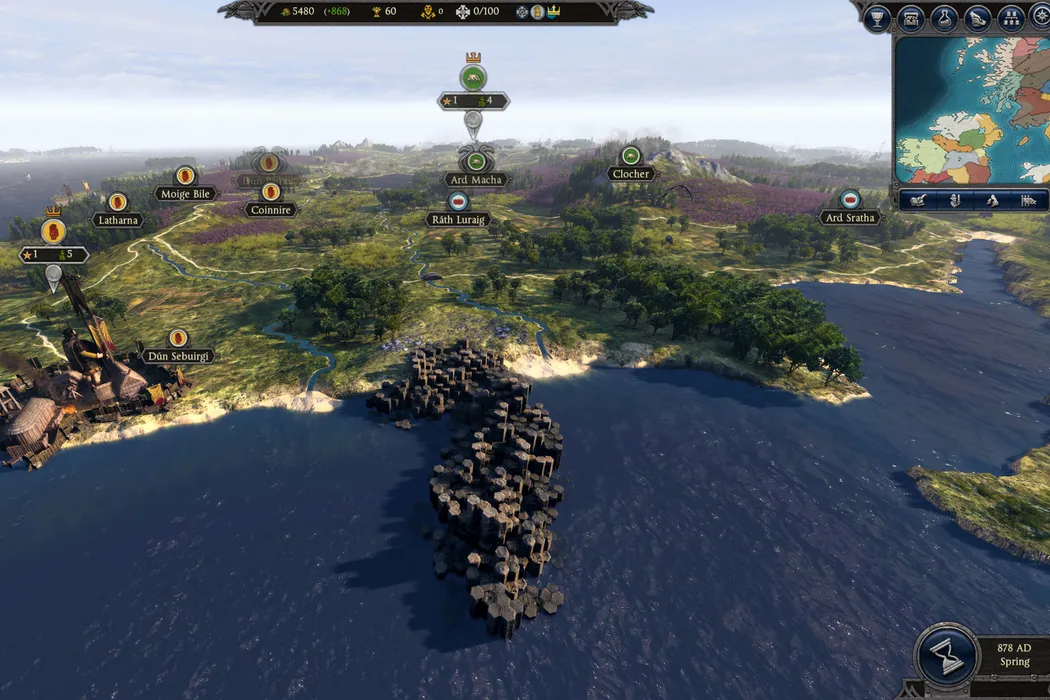Viewport: 1050px width, 700px height.
Task: Select the Dún Sebuirgi settlement label
Action: pos(178,356)
